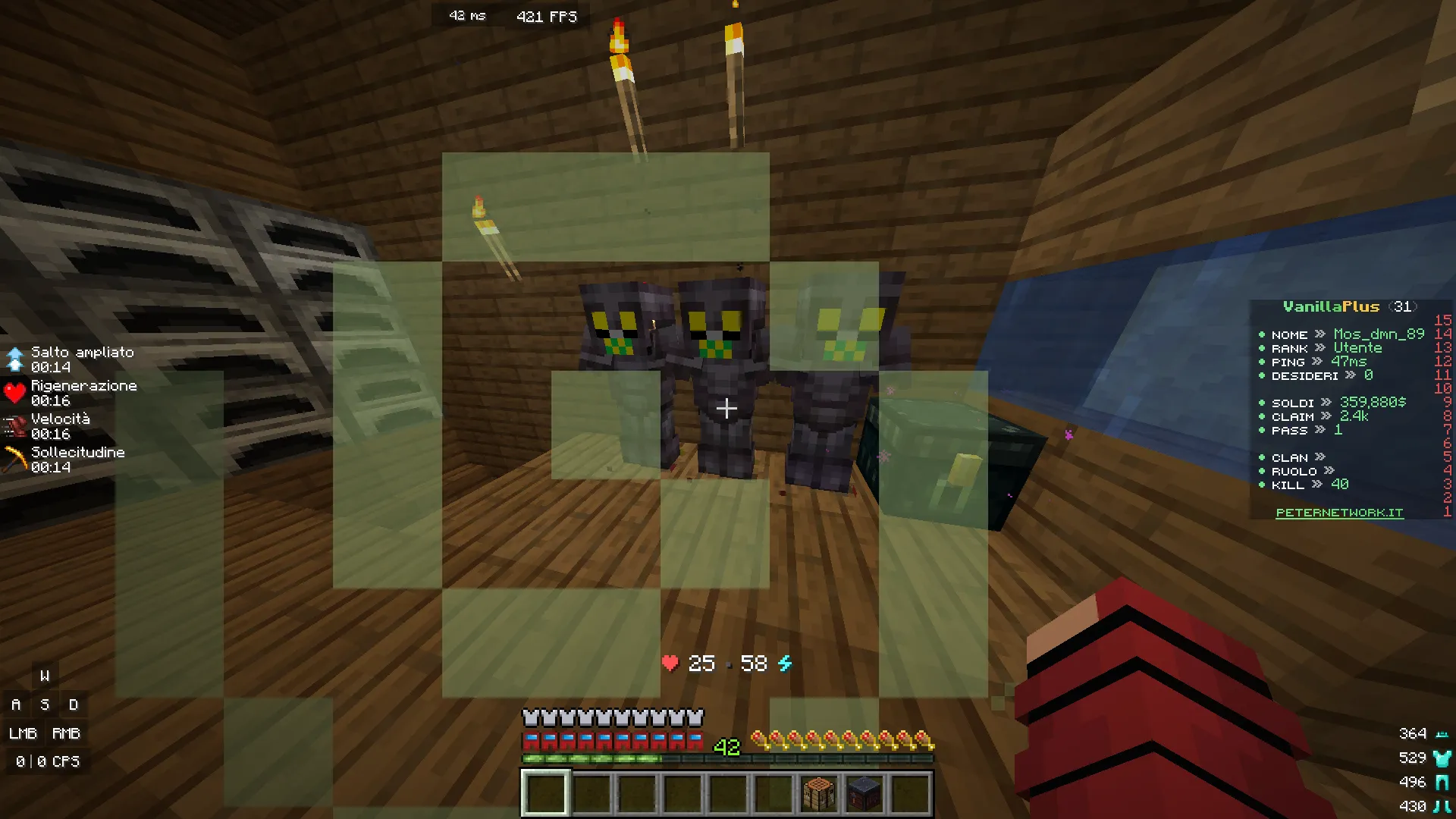Click the Mos_dmn_89 player name
Image resolution: width=1456 pixels, height=819 pixels.
click(1377, 334)
